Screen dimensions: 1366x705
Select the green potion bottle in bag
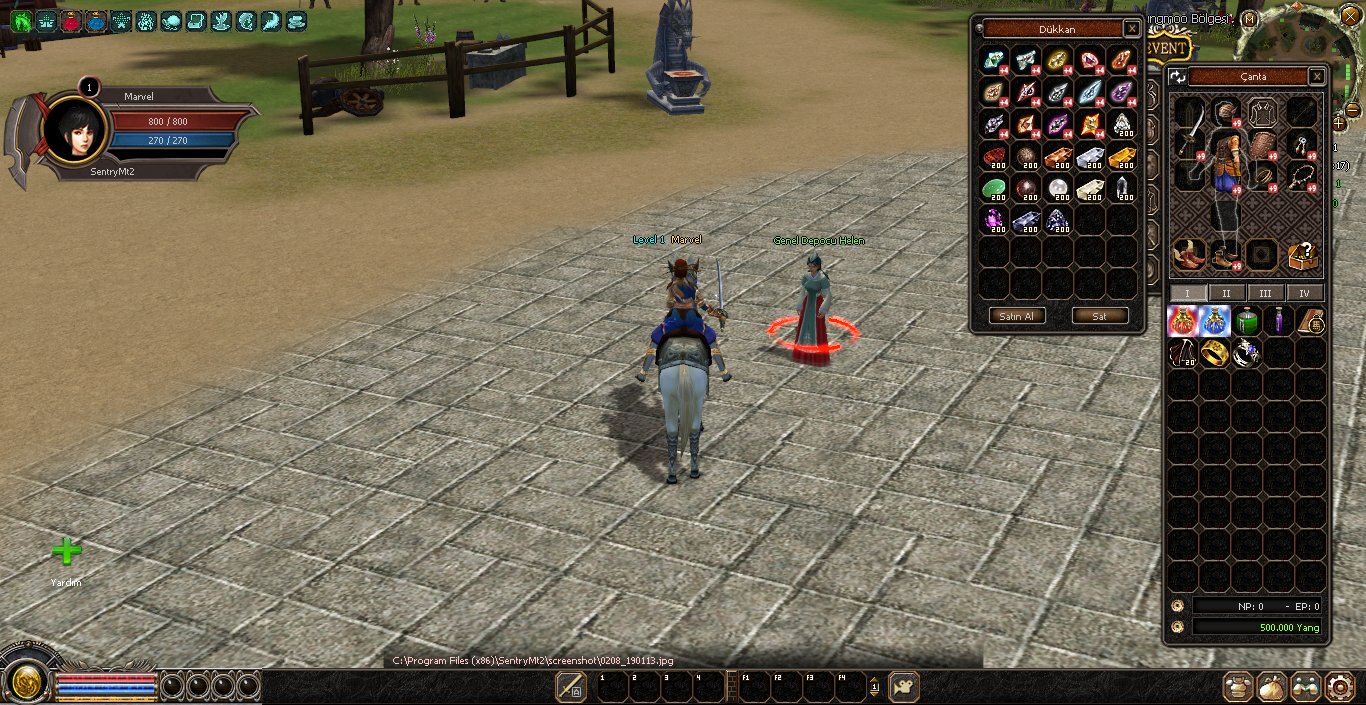(x=1246, y=321)
